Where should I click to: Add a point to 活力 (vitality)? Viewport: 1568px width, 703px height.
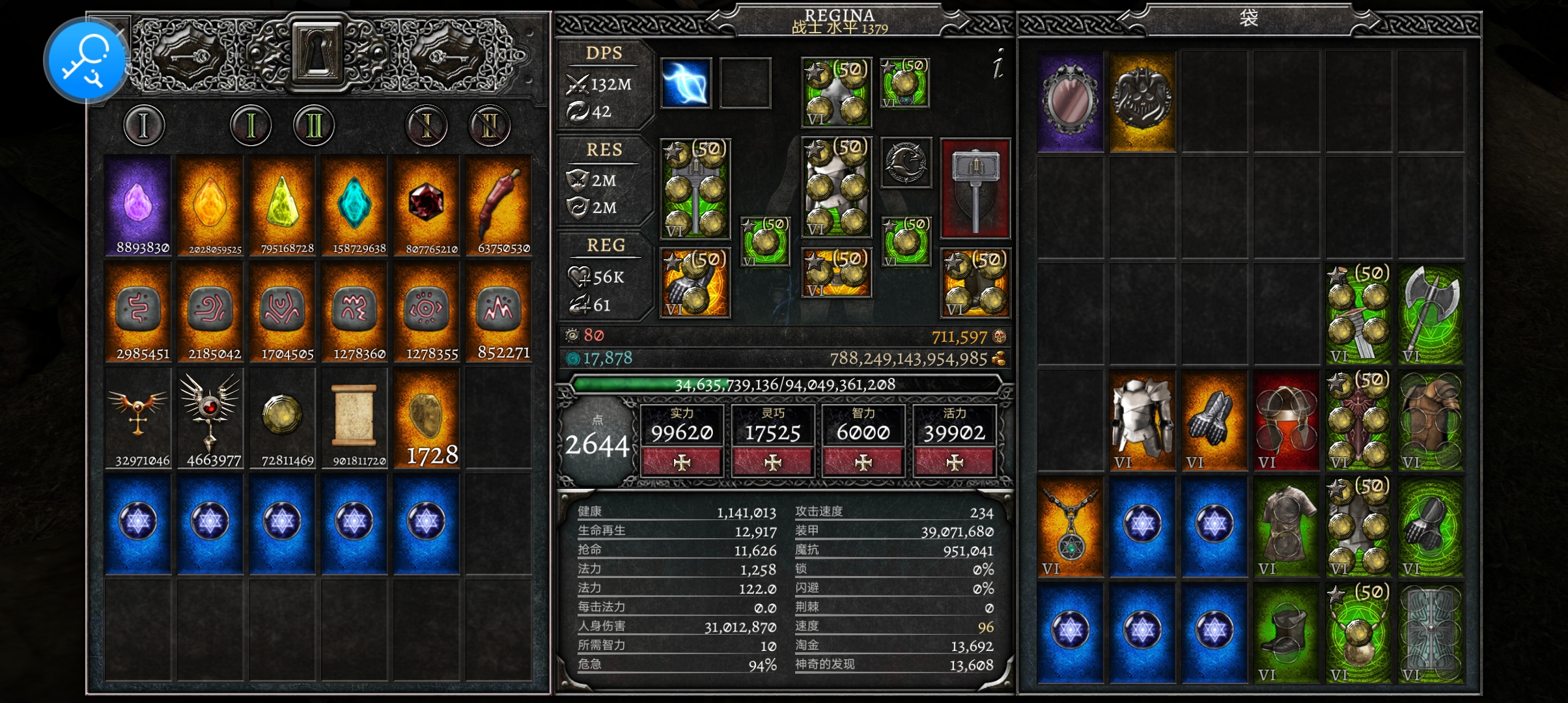click(954, 463)
